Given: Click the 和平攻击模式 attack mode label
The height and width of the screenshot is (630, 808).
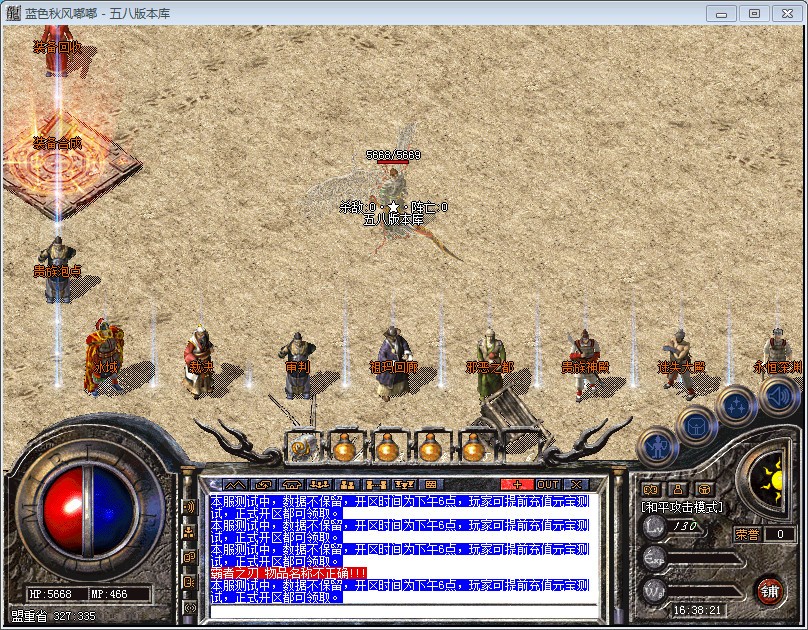Looking at the screenshot, I should tap(682, 507).
